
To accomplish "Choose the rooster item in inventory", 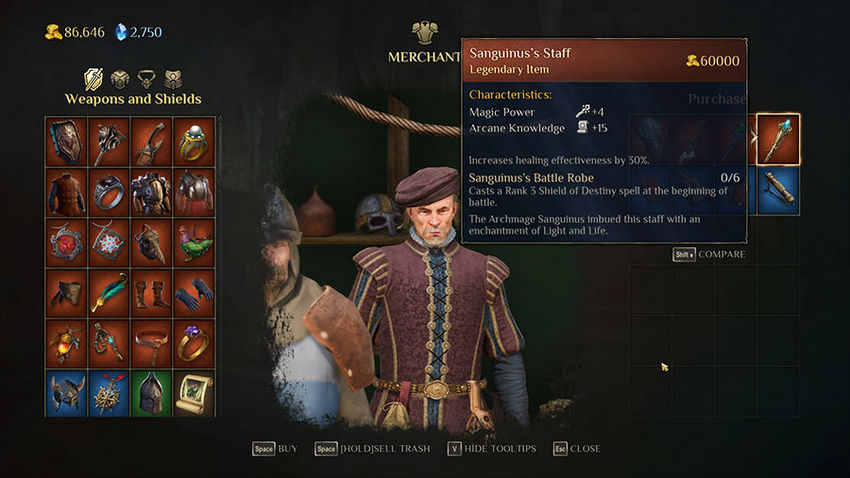I will [x=193, y=242].
